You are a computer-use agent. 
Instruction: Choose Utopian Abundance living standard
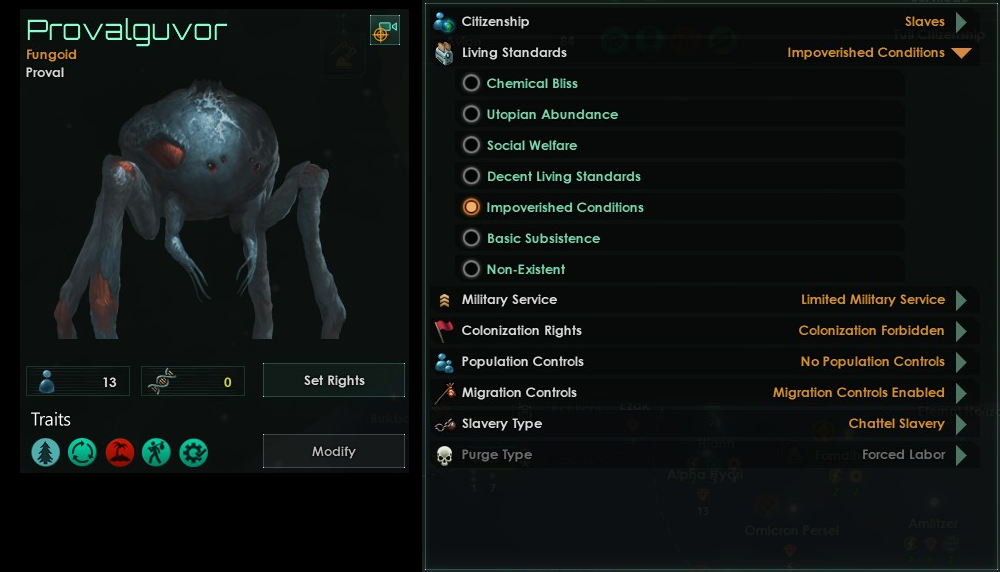point(472,115)
